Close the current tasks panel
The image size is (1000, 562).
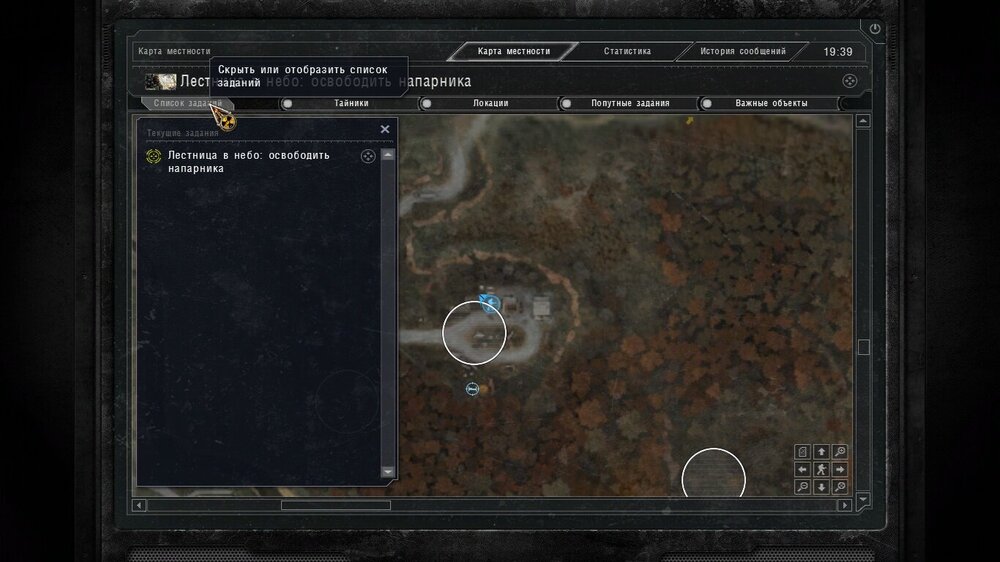point(385,129)
